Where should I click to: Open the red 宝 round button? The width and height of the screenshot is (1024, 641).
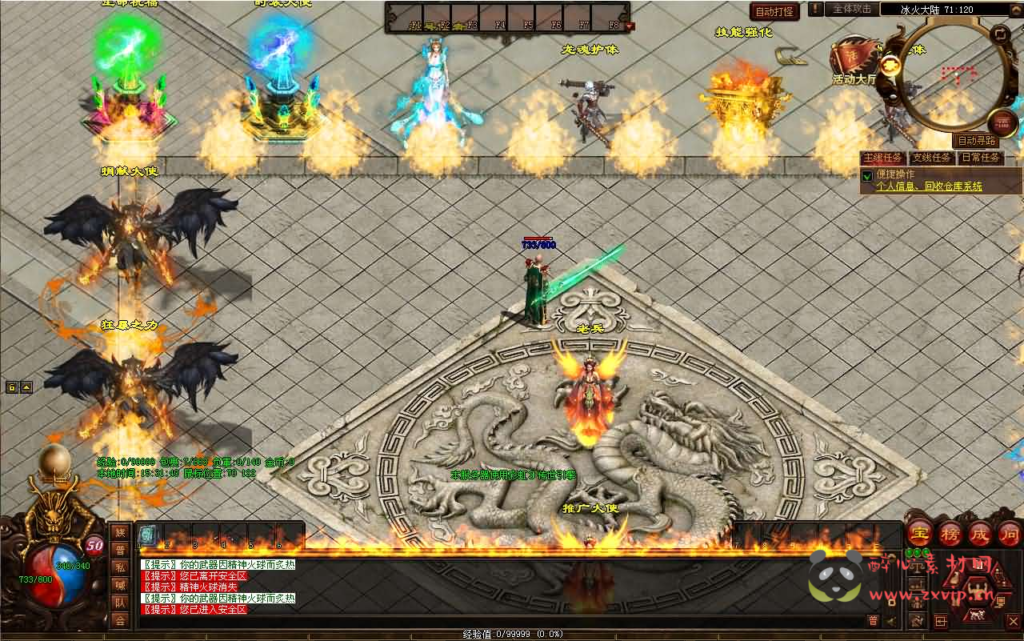pos(920,532)
